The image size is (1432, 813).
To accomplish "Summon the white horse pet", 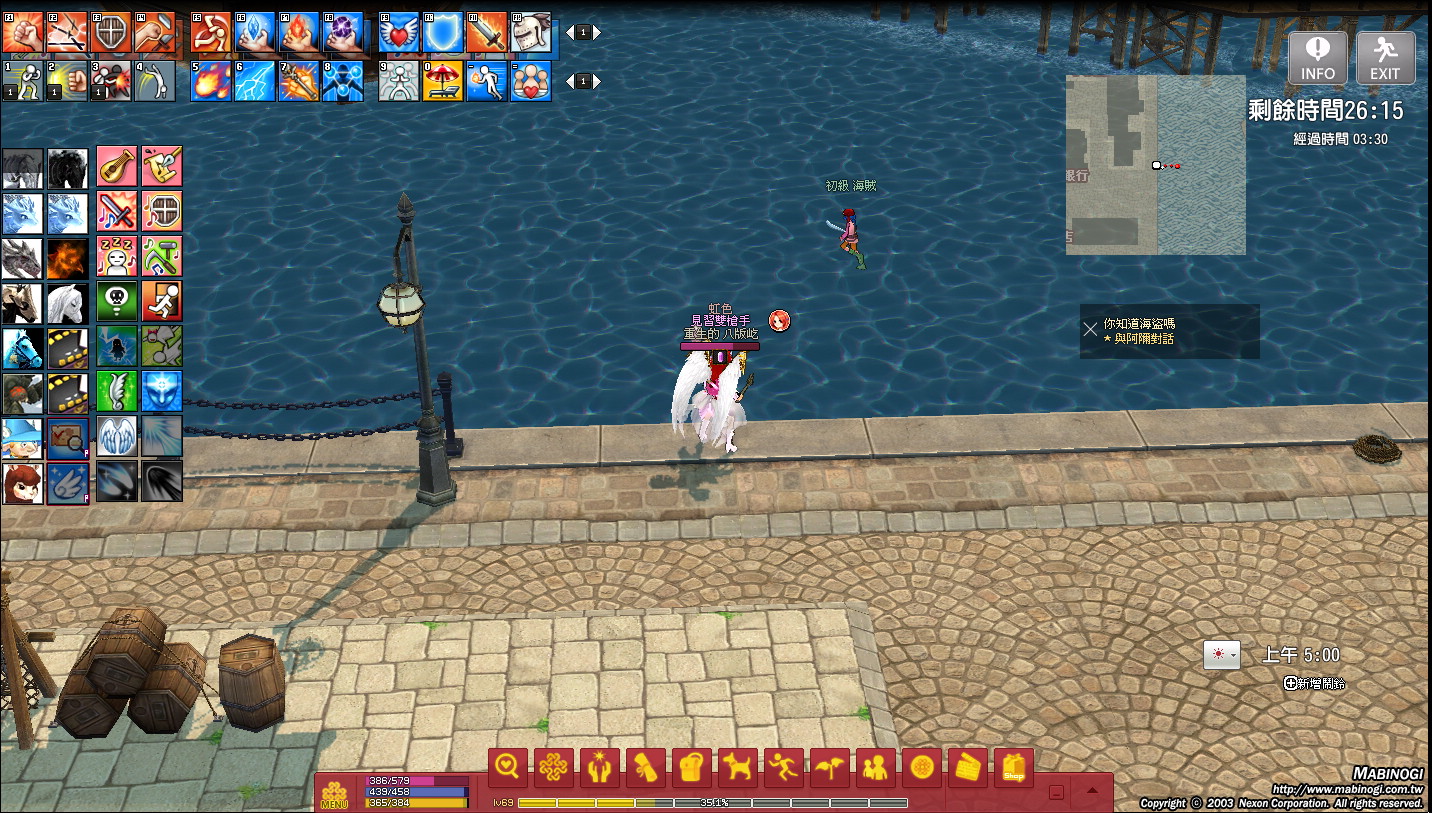I will click(x=67, y=302).
